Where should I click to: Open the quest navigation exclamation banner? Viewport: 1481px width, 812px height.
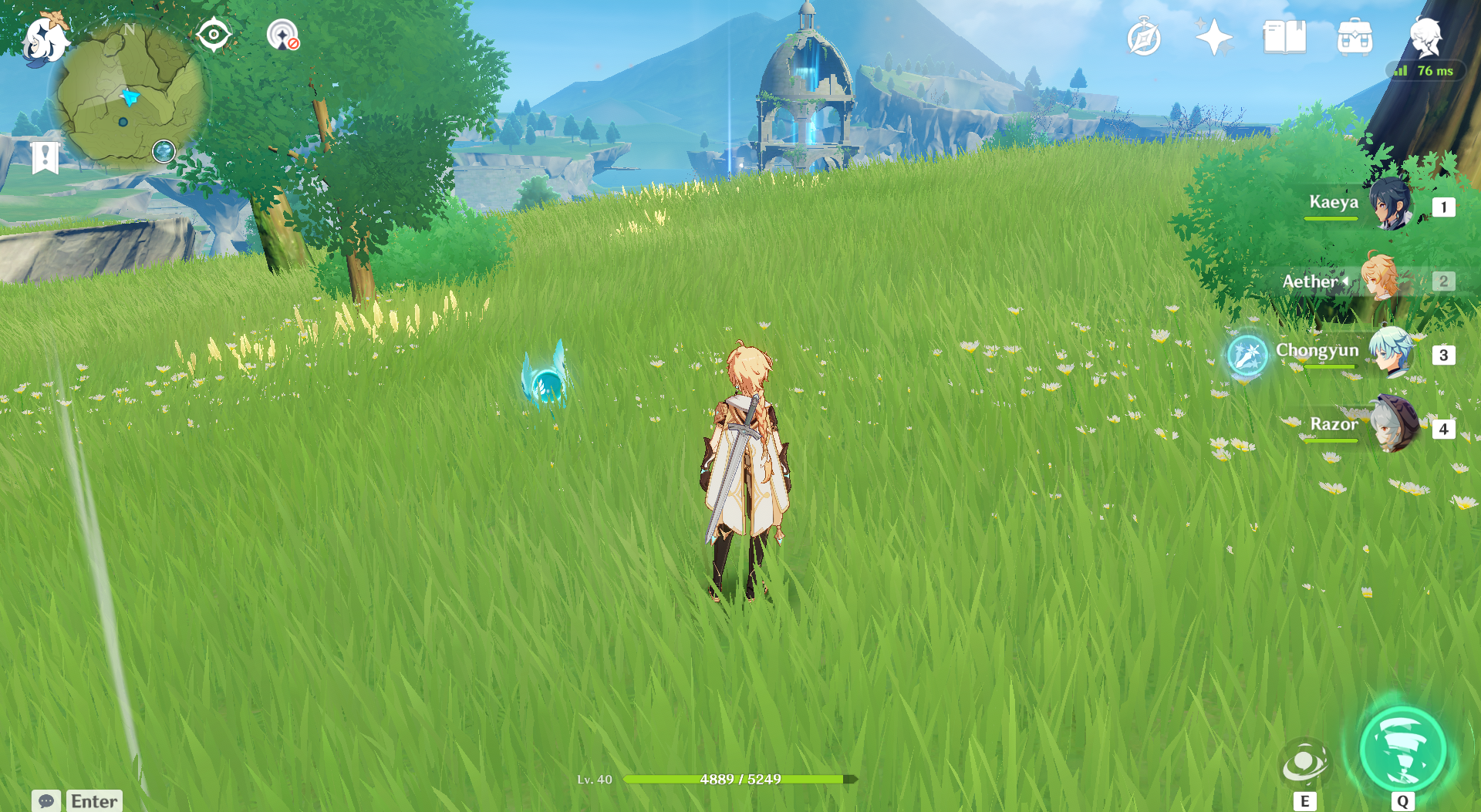pyautogui.click(x=46, y=157)
